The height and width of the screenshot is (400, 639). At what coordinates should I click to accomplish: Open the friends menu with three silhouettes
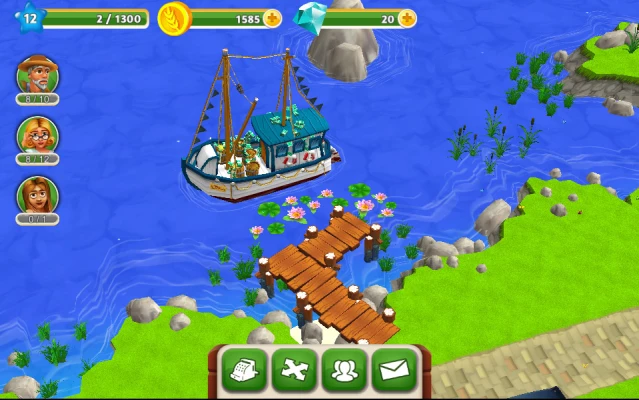pyautogui.click(x=345, y=372)
